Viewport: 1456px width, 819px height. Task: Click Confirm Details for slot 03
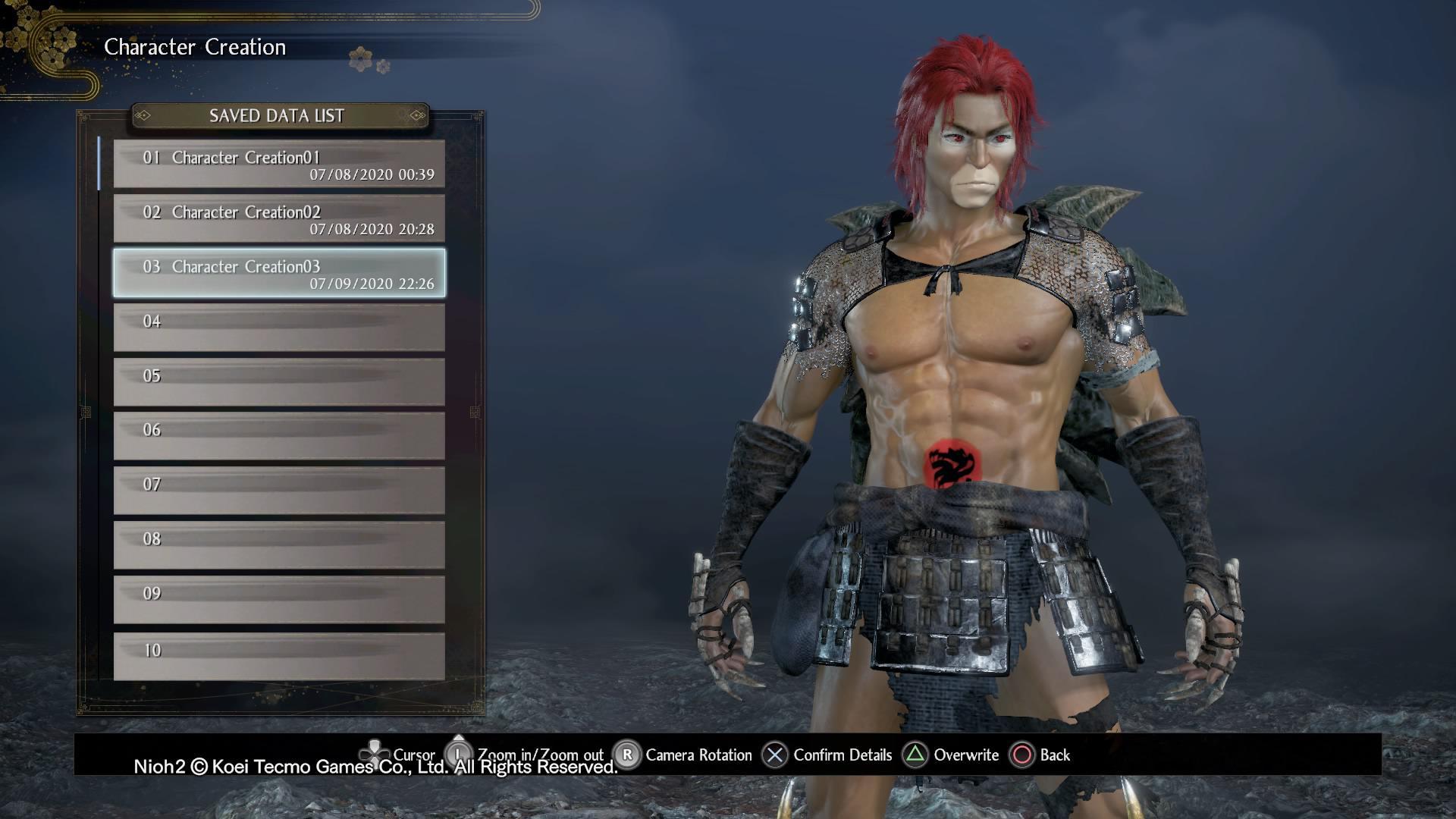pyautogui.click(x=842, y=755)
